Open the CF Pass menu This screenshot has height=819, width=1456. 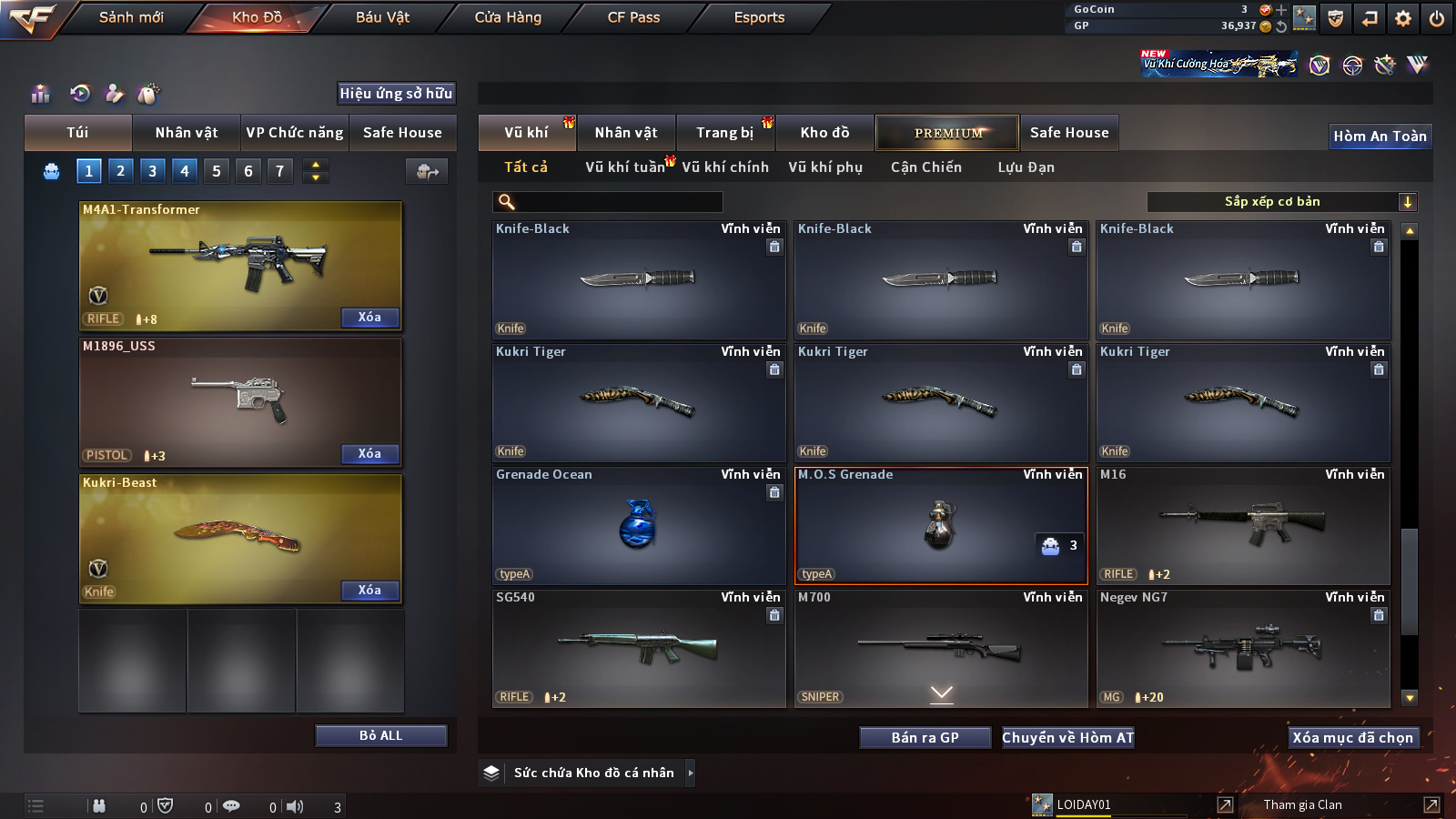coord(633,17)
